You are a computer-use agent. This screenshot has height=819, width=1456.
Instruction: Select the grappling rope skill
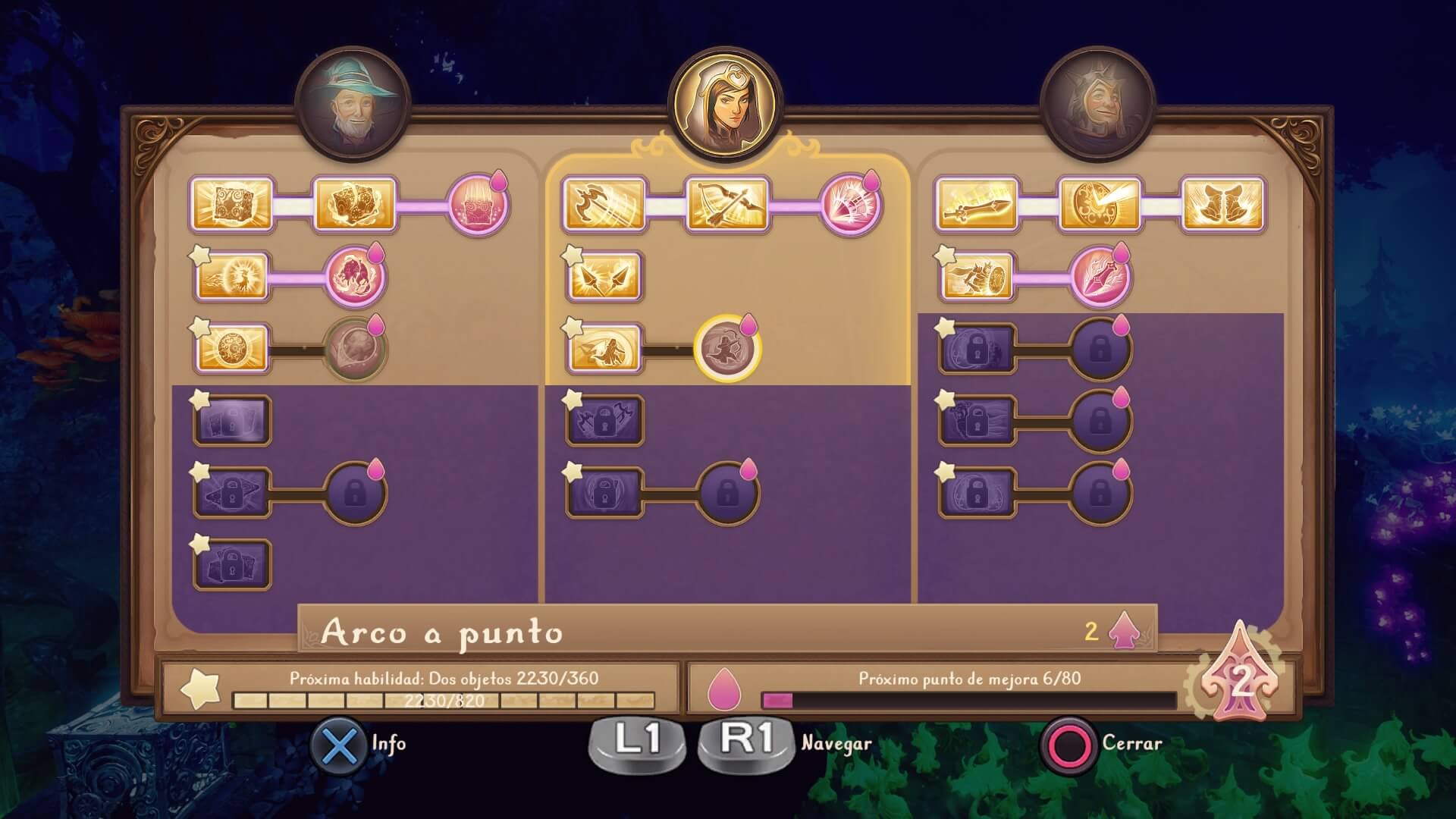click(604, 205)
